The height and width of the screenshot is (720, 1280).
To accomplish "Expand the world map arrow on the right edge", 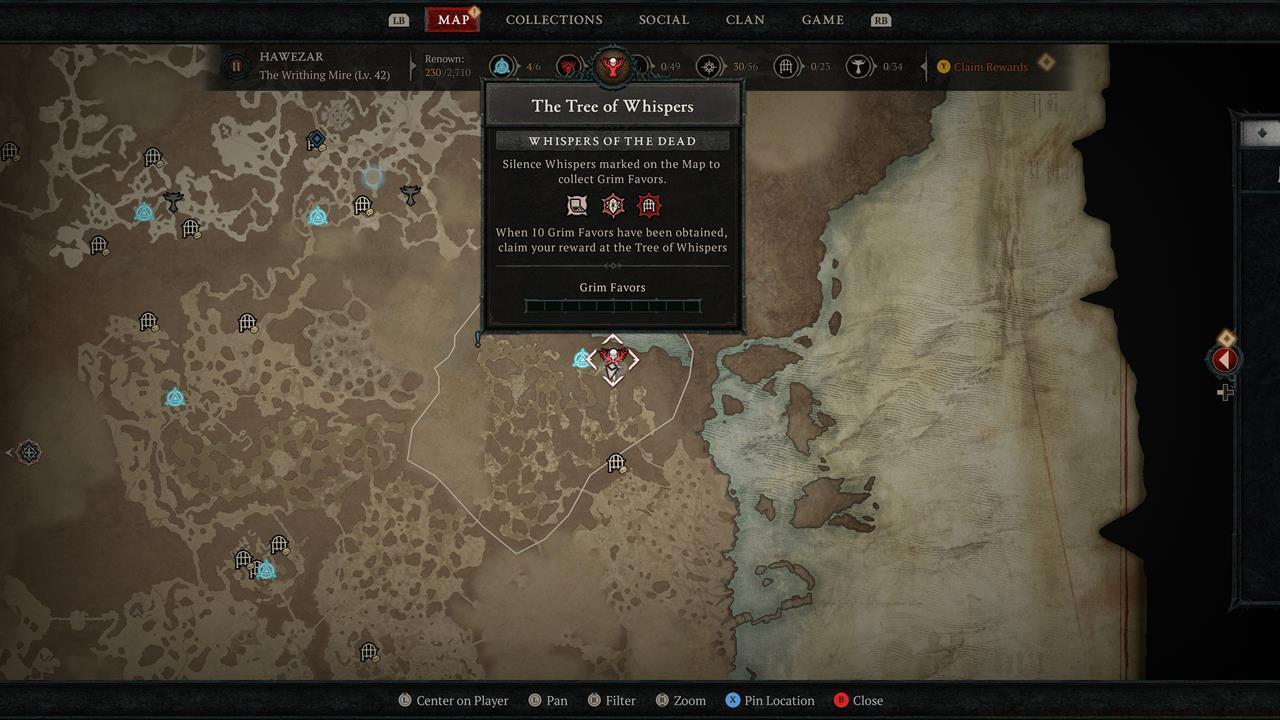I will point(1224,360).
